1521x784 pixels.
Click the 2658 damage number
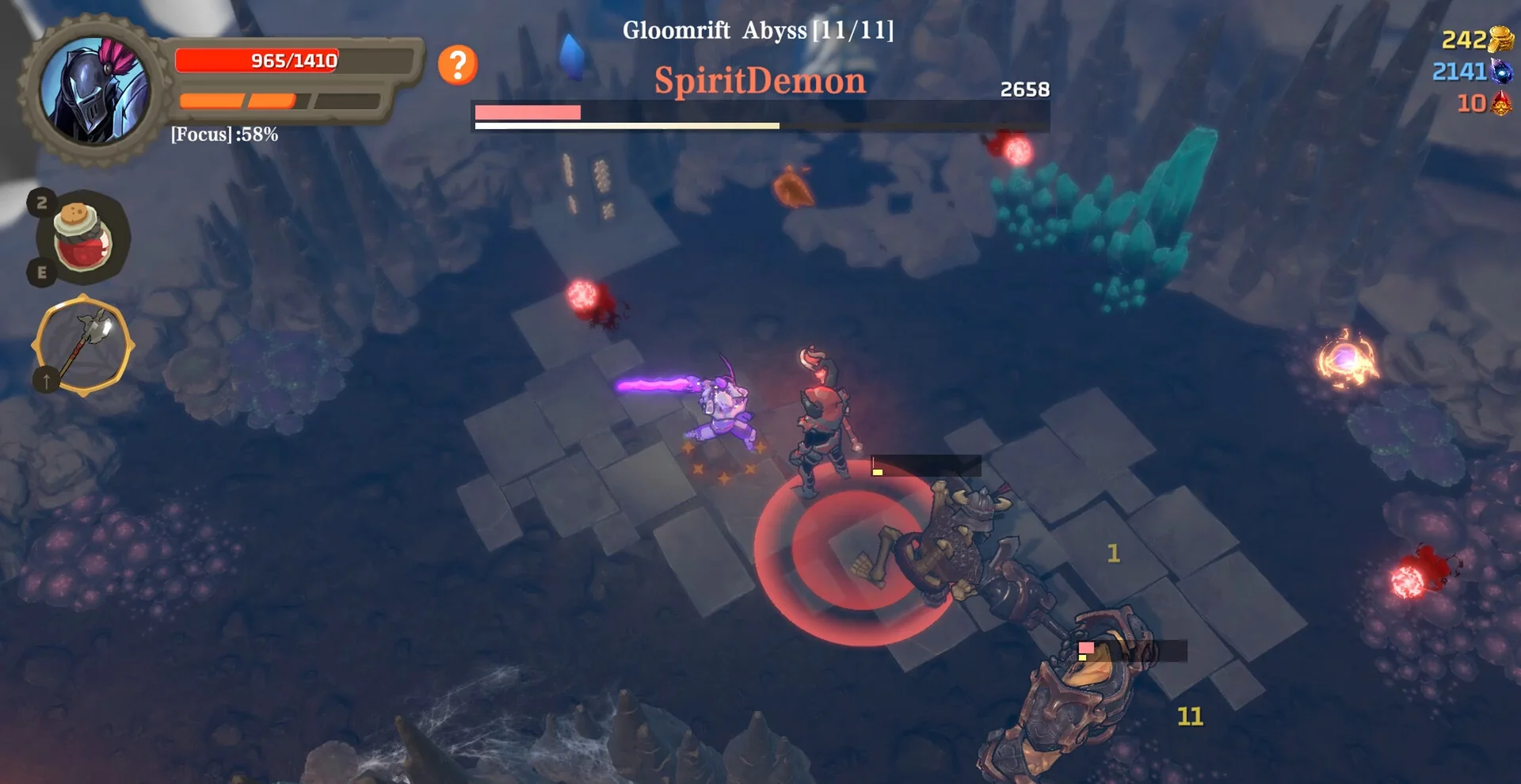coord(1025,87)
